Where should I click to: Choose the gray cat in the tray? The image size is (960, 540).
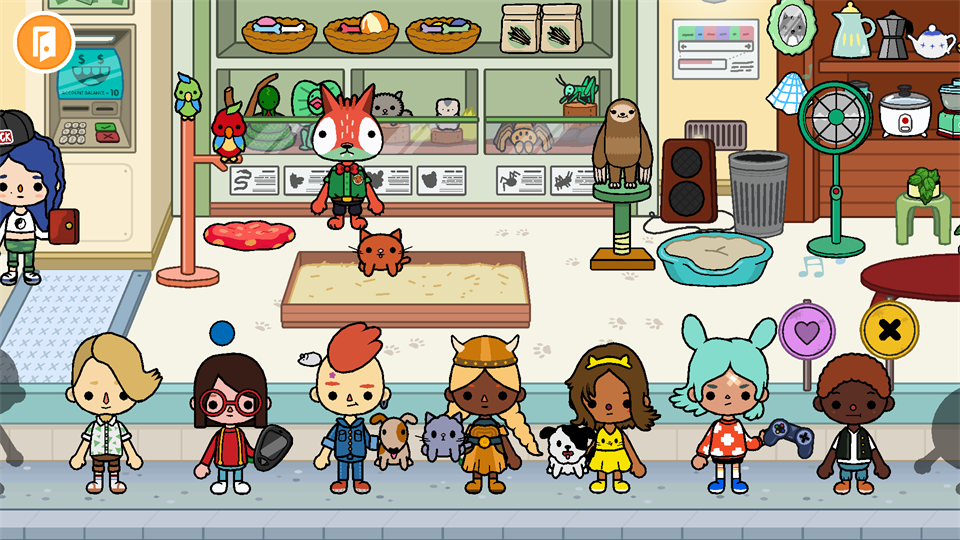tap(441, 437)
